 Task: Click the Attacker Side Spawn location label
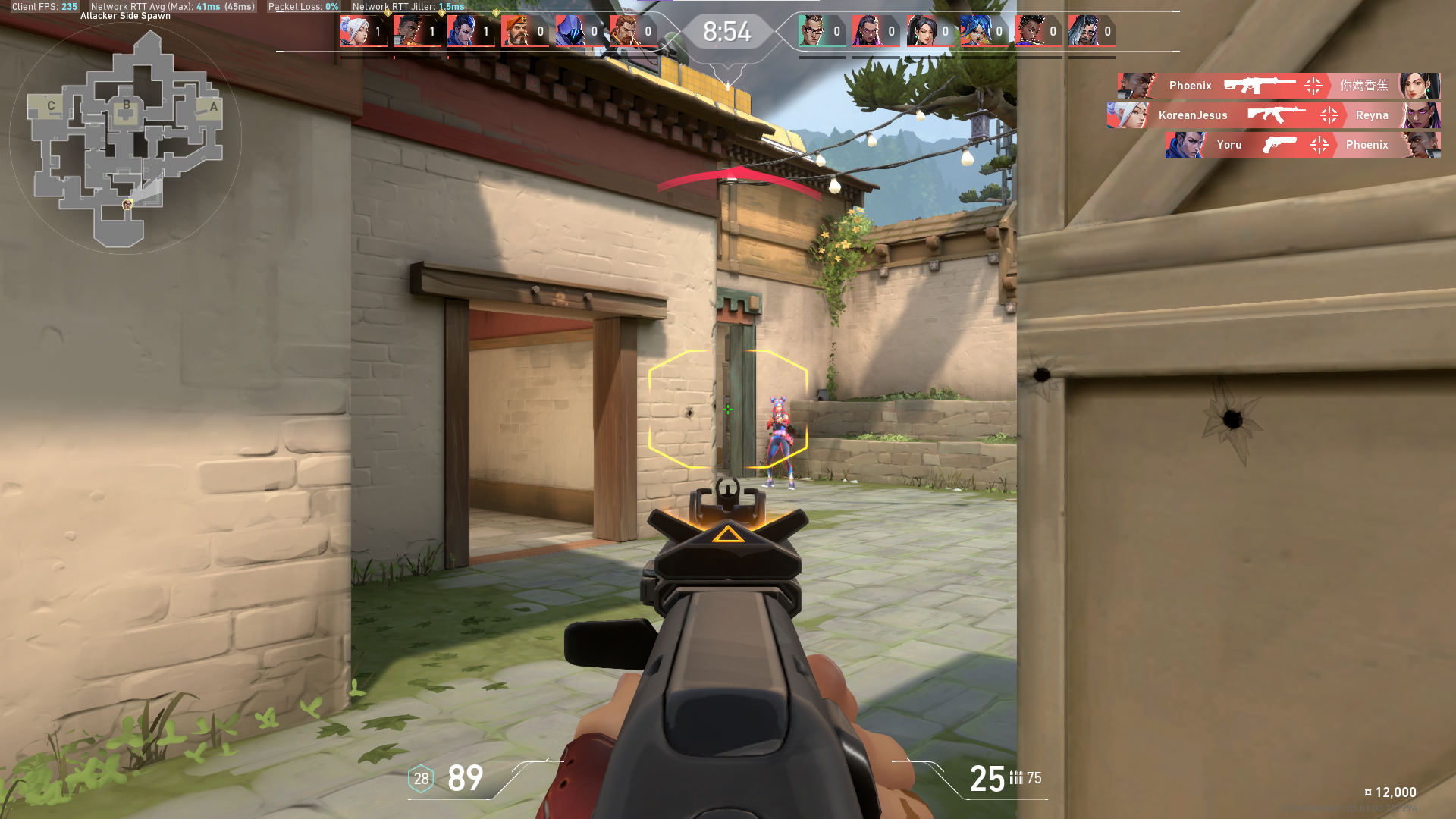pos(124,14)
